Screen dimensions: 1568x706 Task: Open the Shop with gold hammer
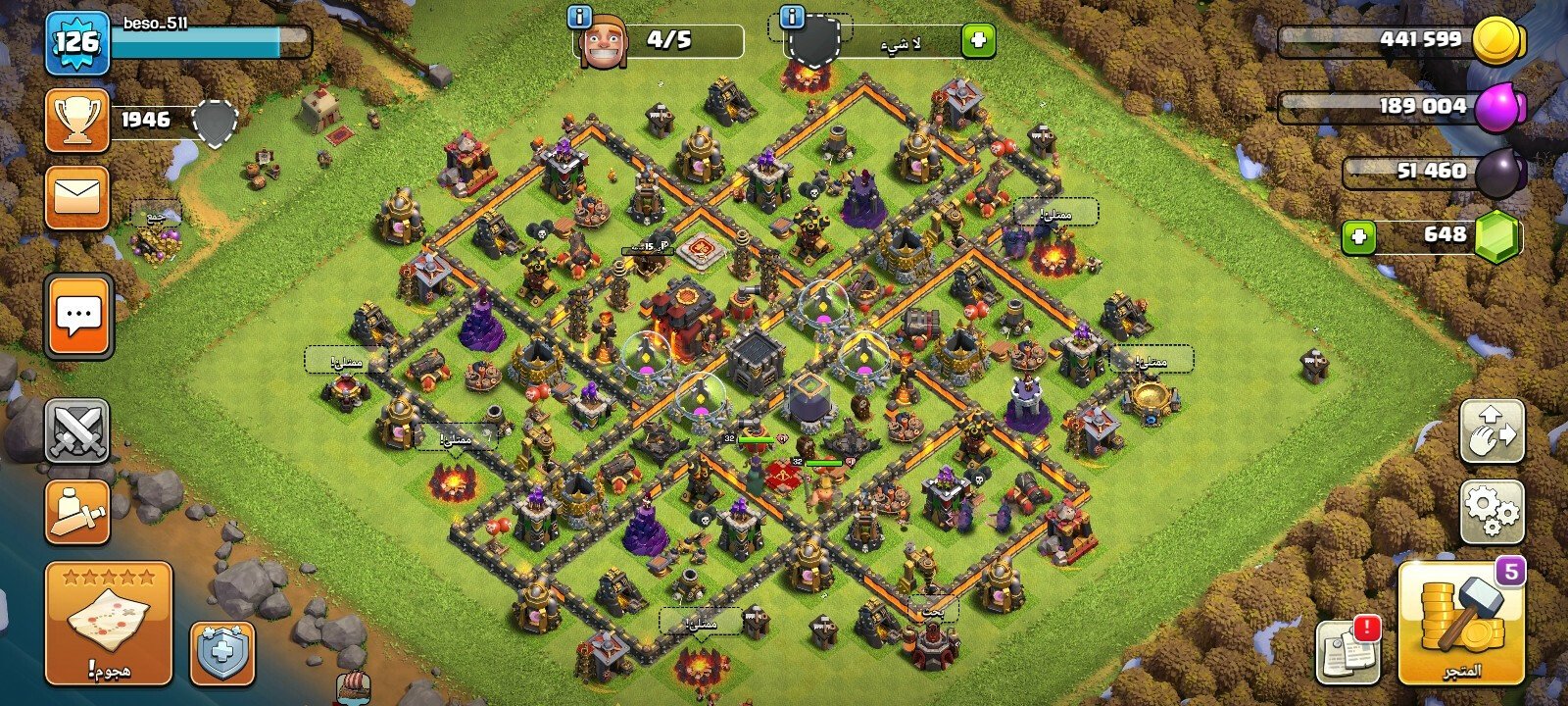click(x=1461, y=623)
